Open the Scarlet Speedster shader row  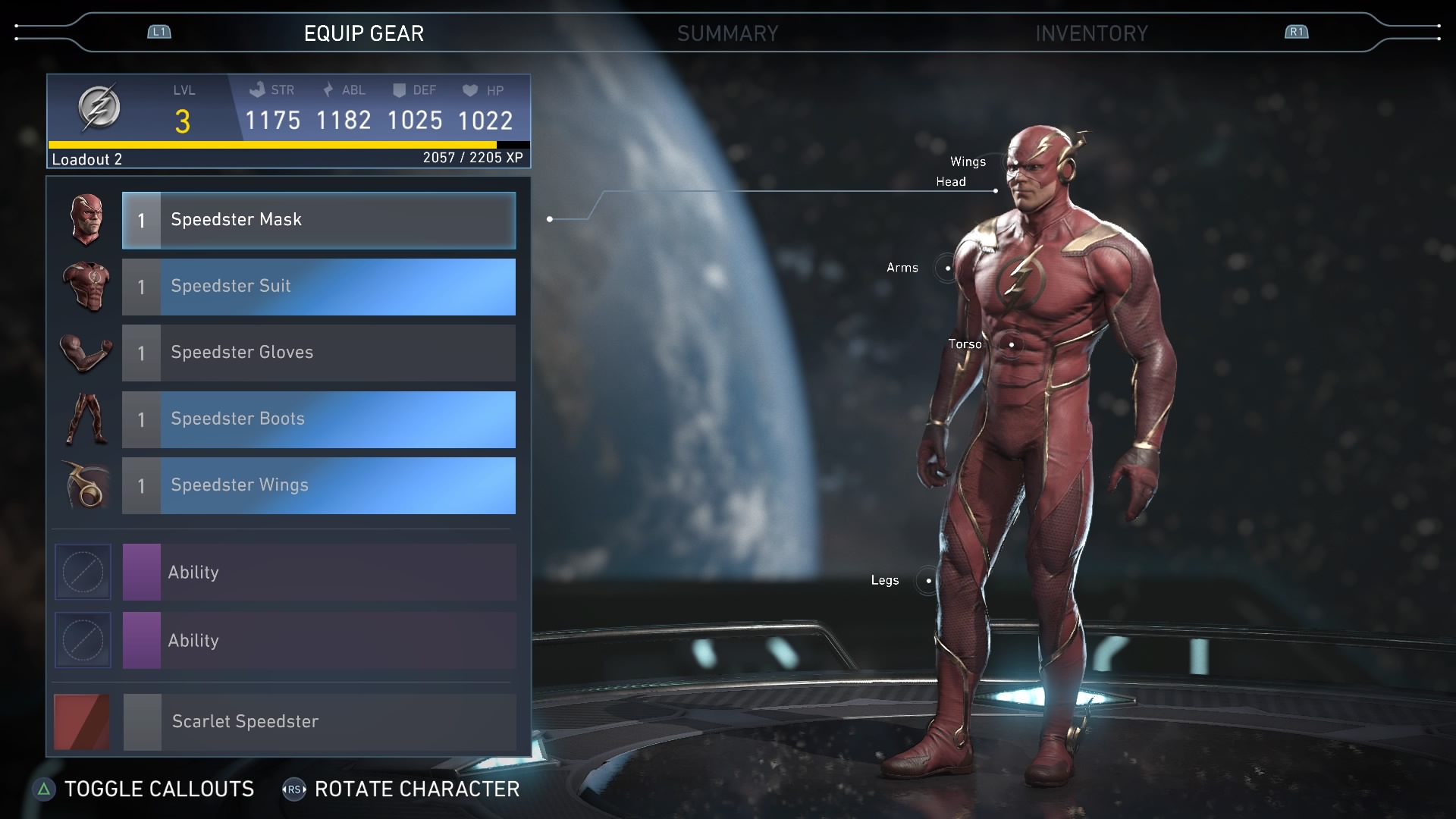point(318,721)
